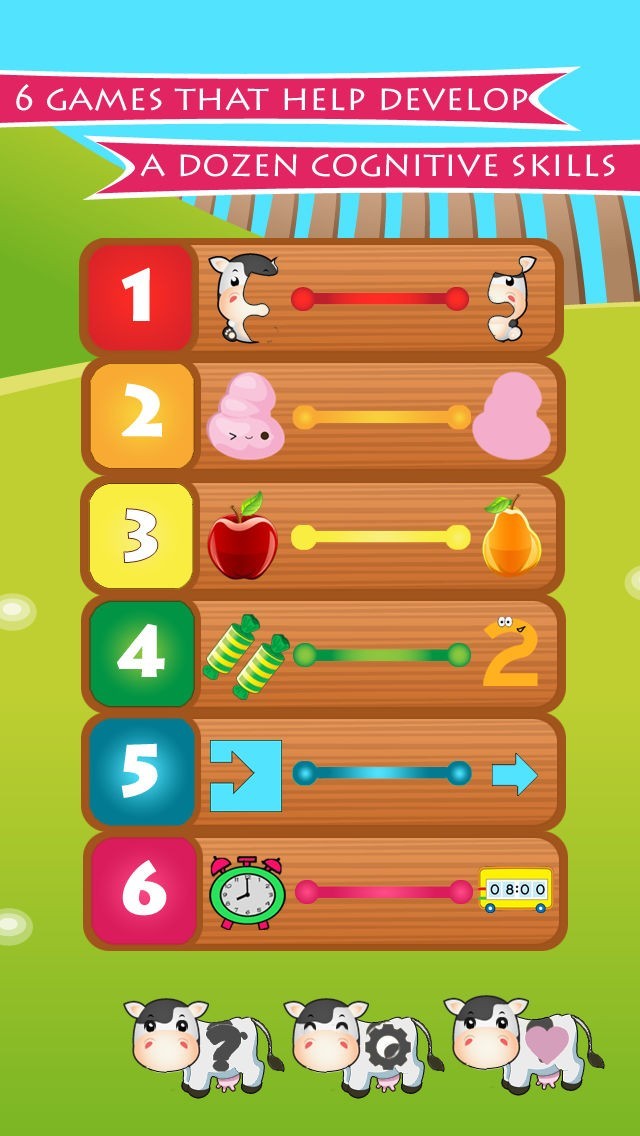
Task: Select game 1 with the cow puzzle
Action: (x=322, y=298)
